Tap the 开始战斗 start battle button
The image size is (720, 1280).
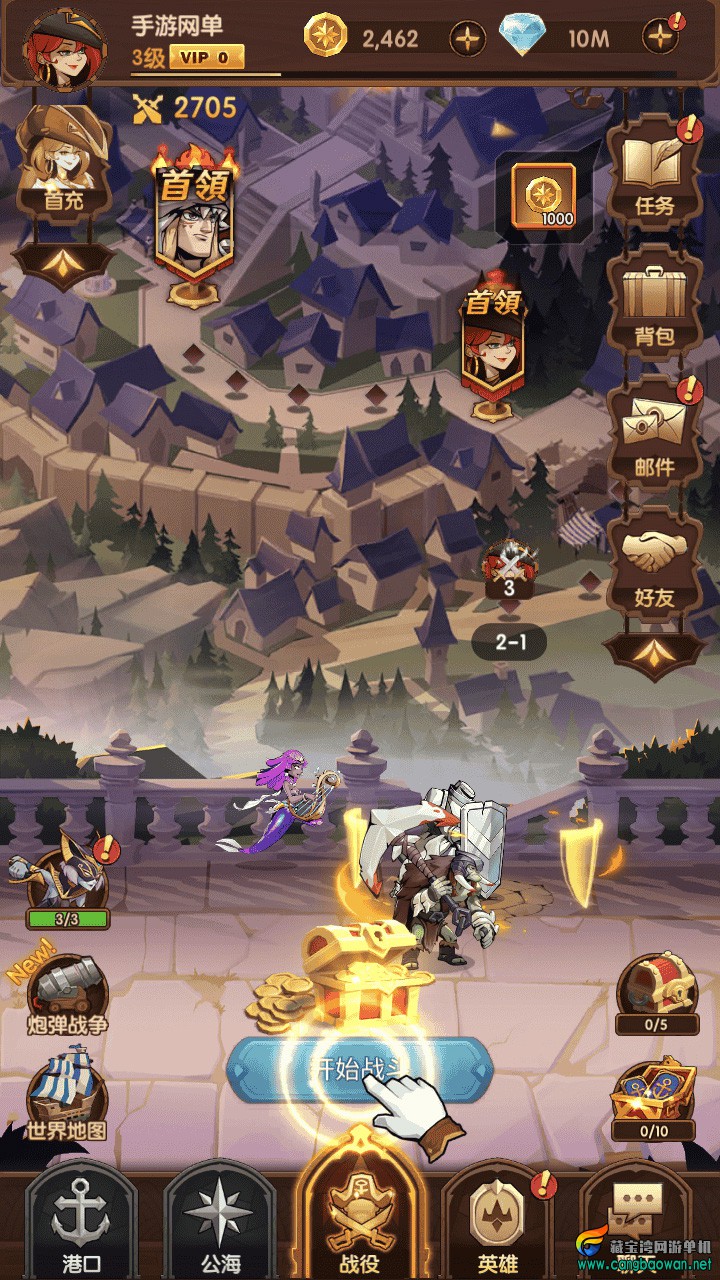pos(360,1070)
